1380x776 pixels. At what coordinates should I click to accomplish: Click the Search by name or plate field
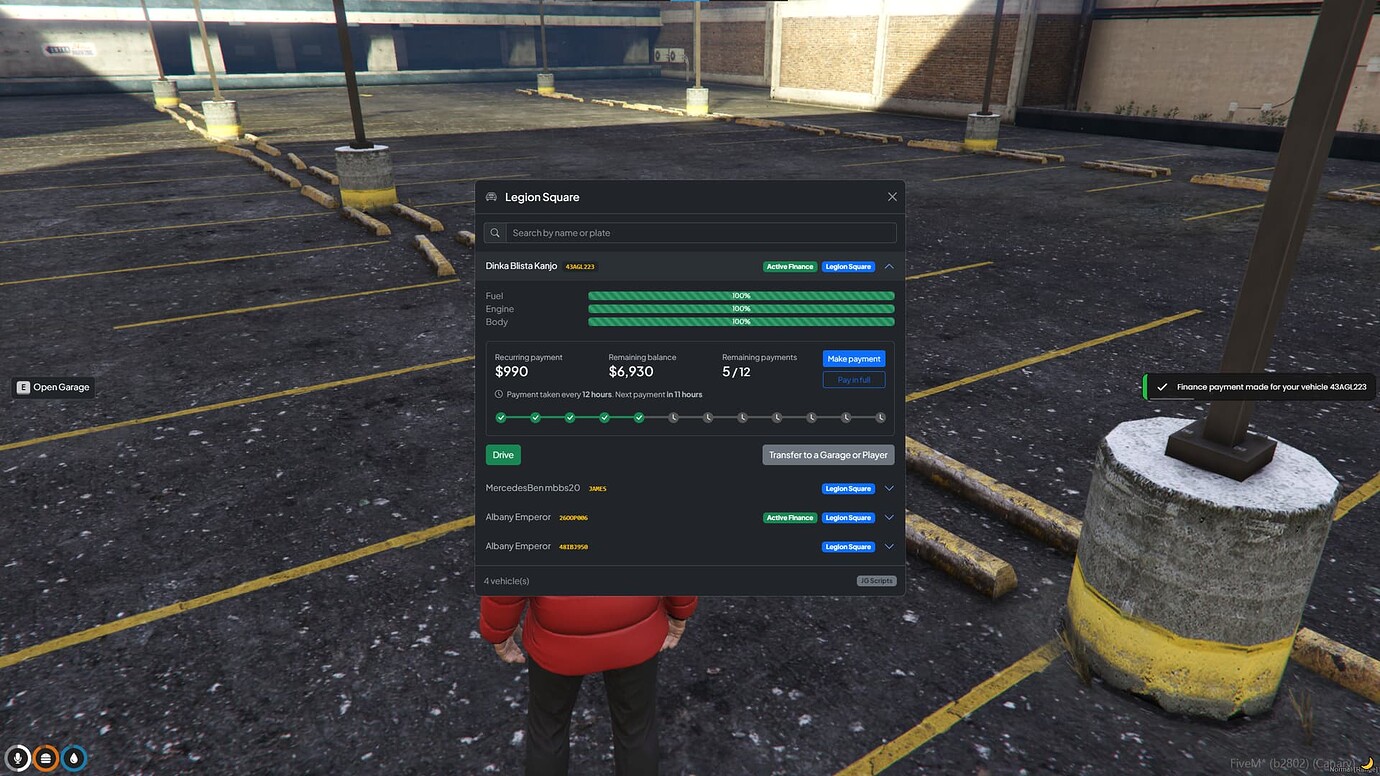(x=690, y=232)
